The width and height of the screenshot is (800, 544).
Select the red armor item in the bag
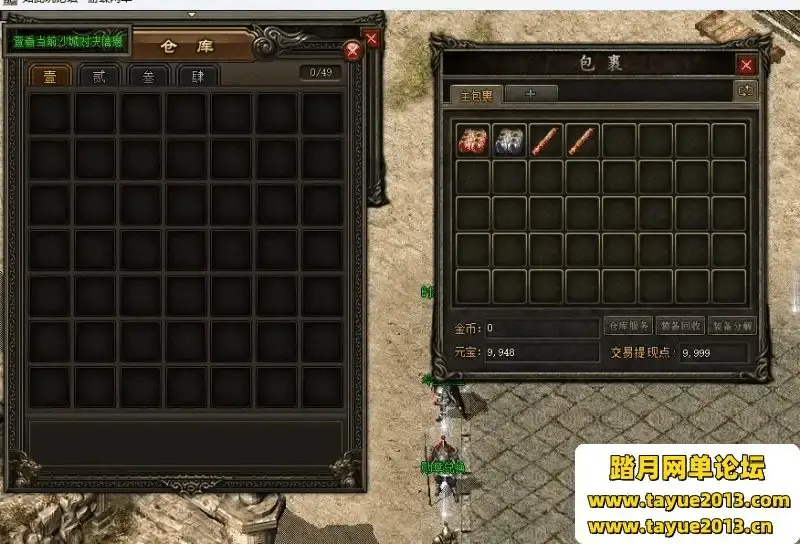click(474, 140)
